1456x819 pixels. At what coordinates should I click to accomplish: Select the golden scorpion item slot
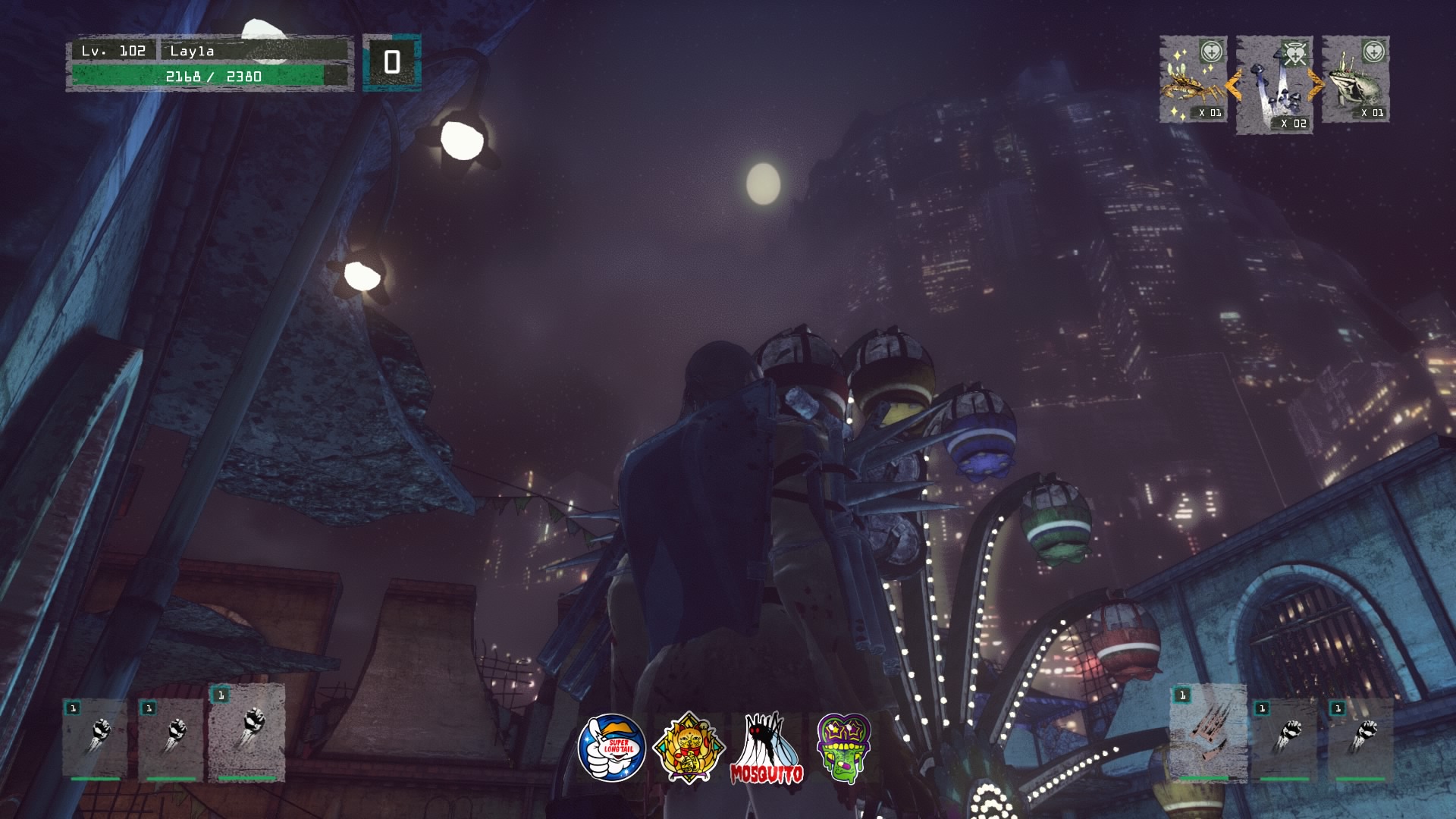1193,80
